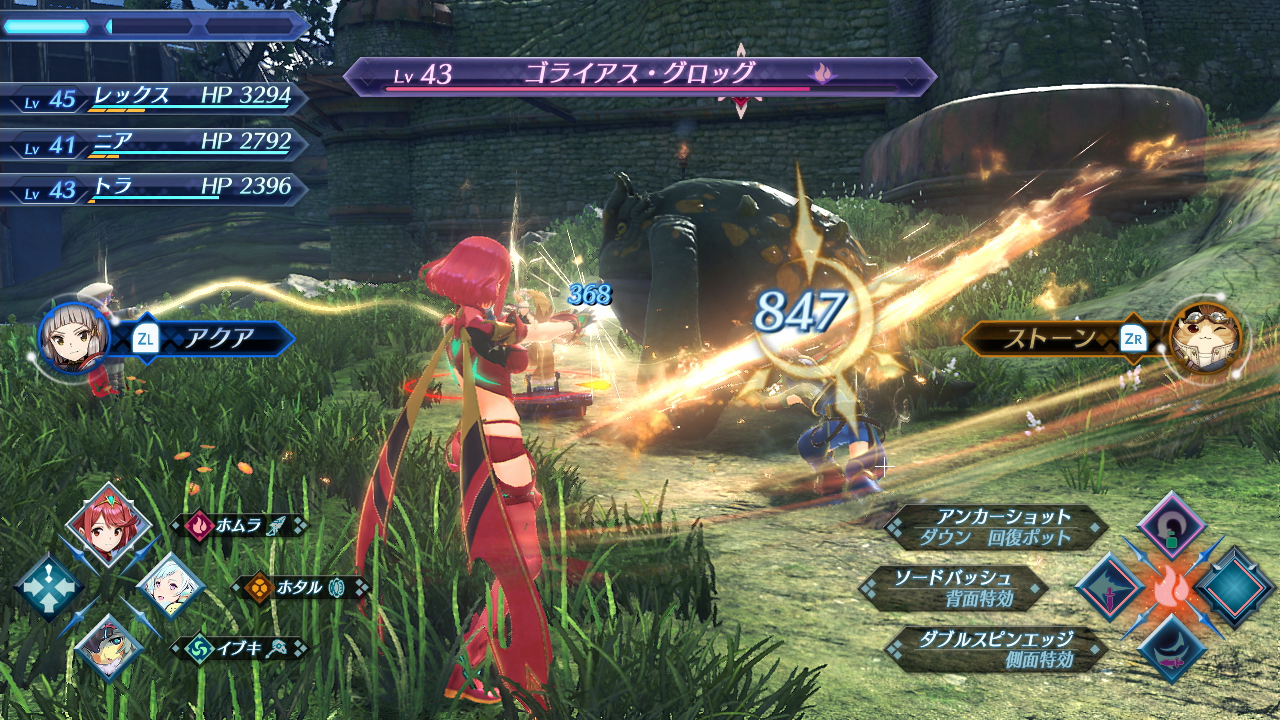Click the ホムラ blade name label
The image size is (1280, 720).
tap(239, 524)
